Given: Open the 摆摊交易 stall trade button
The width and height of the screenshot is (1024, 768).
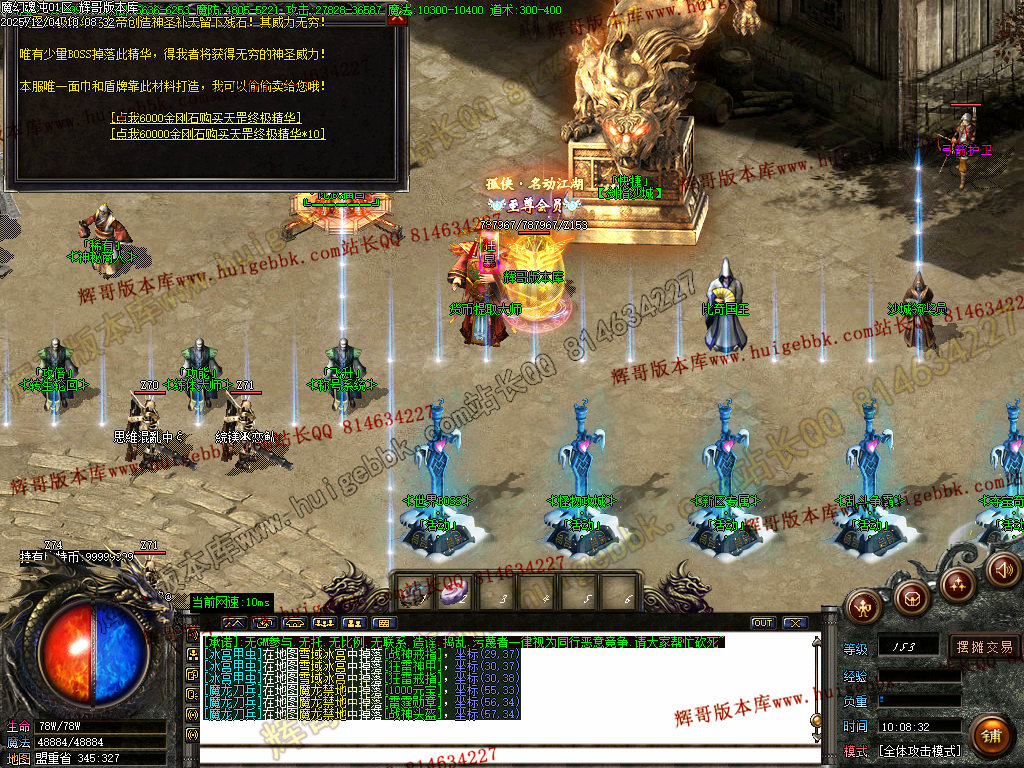Looking at the screenshot, I should [984, 647].
